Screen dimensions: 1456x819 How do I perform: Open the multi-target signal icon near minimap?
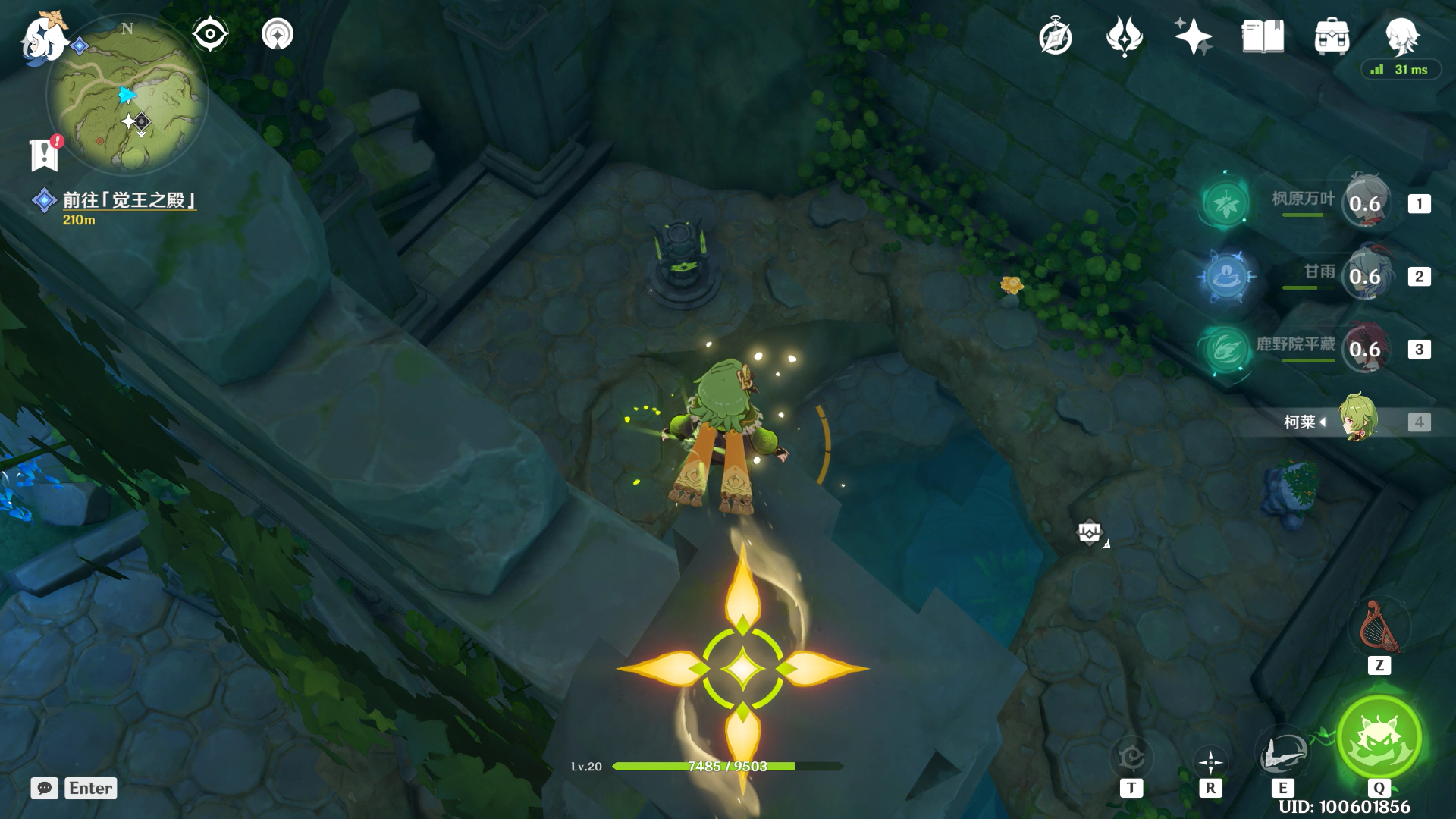click(278, 34)
